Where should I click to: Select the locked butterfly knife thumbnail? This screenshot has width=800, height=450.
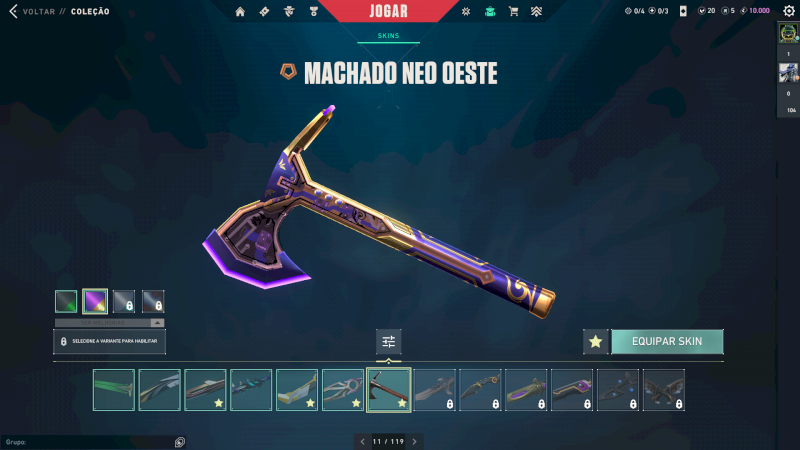(664, 390)
